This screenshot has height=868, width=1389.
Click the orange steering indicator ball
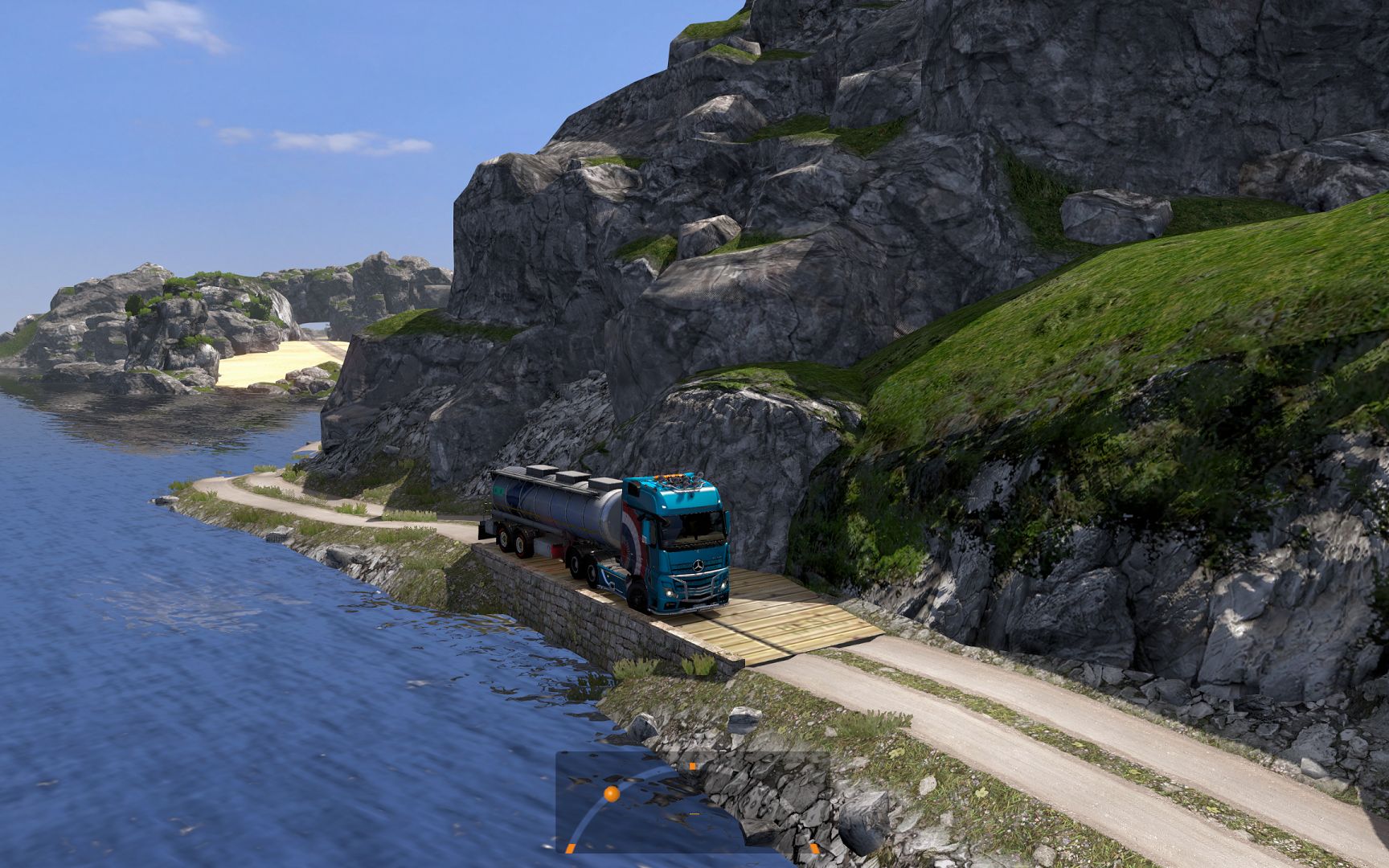[x=611, y=794]
